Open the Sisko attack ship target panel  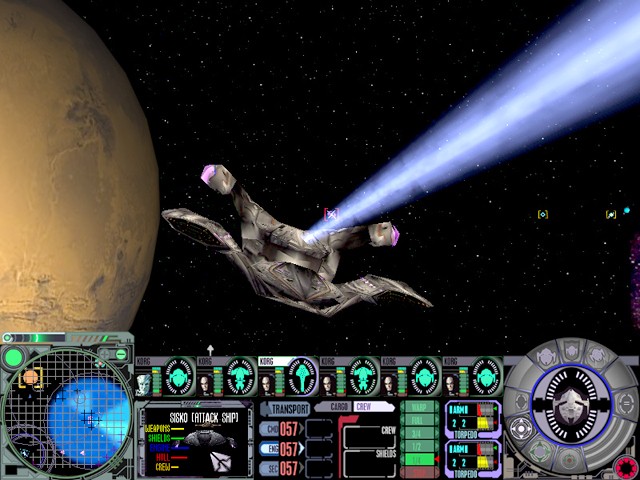195,438
